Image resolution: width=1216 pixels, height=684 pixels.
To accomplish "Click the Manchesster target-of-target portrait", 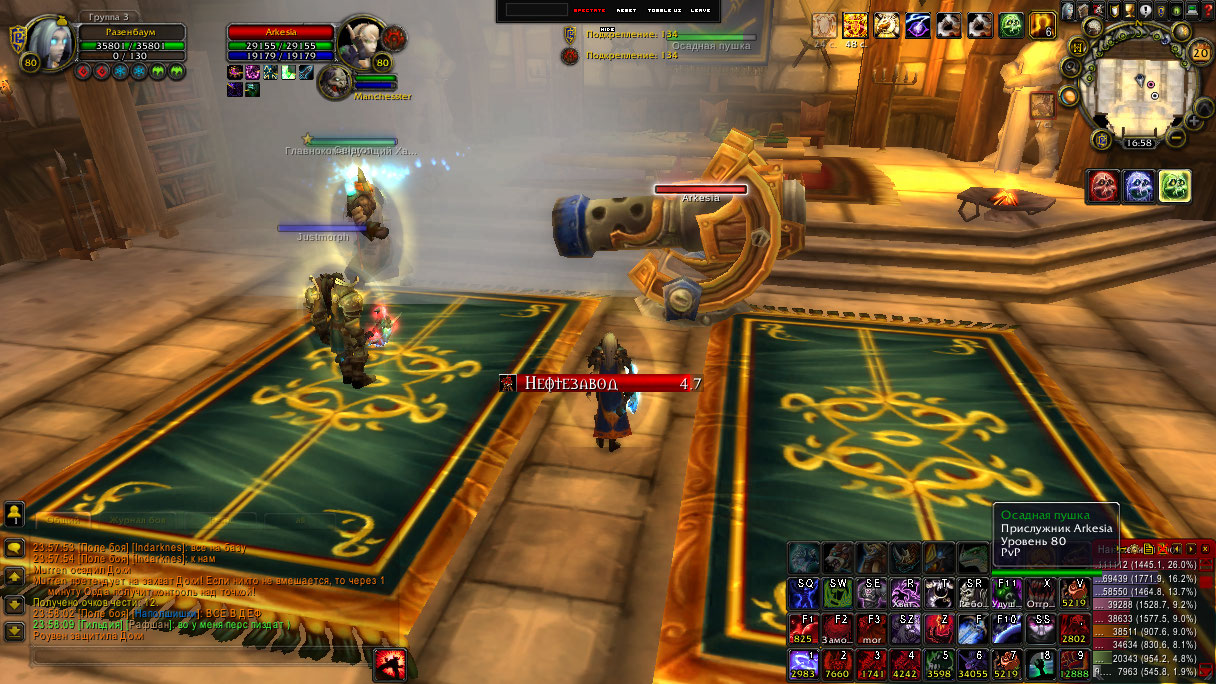I will click(337, 83).
